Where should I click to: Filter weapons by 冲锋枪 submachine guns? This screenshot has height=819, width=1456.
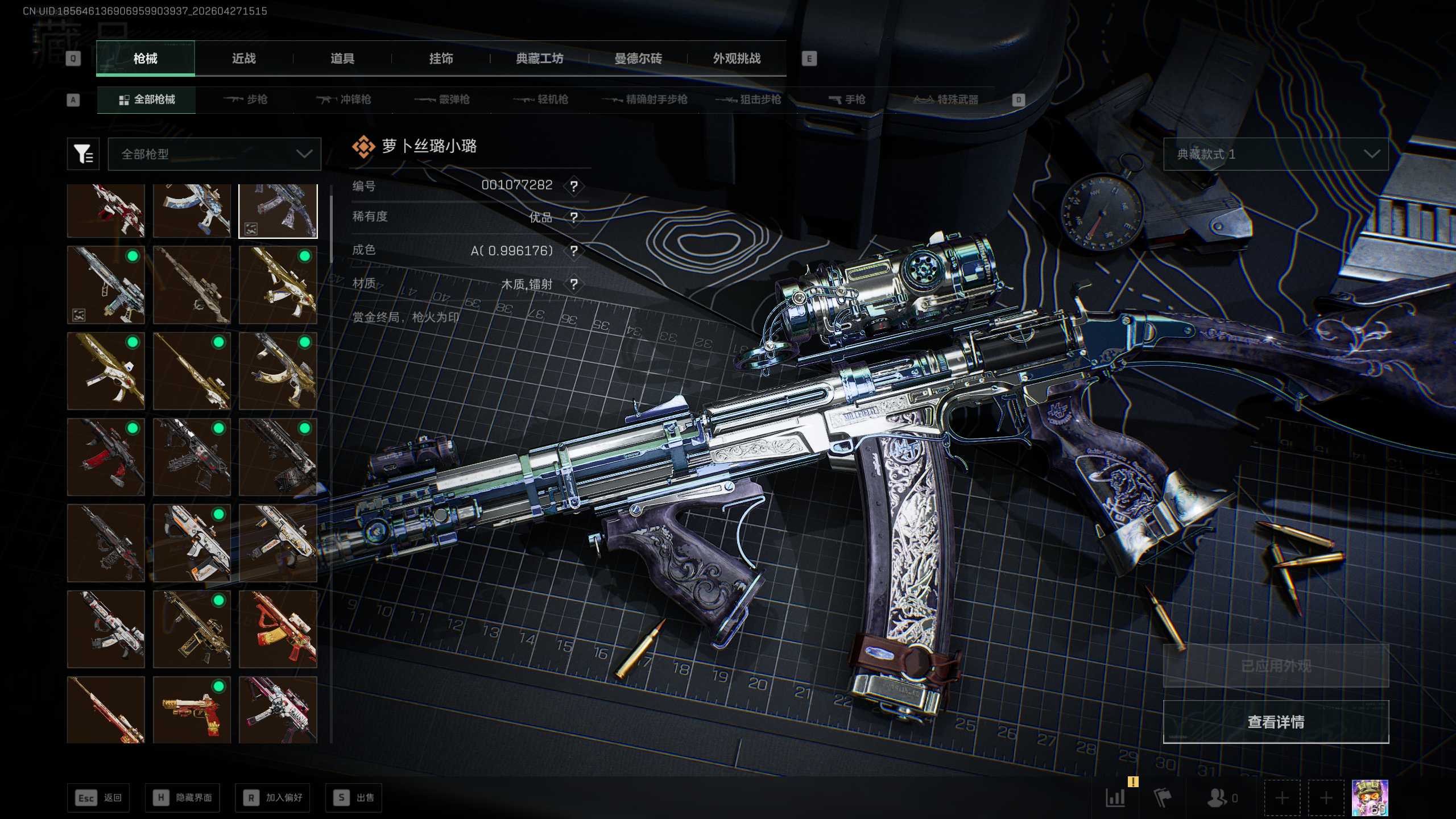tap(344, 100)
